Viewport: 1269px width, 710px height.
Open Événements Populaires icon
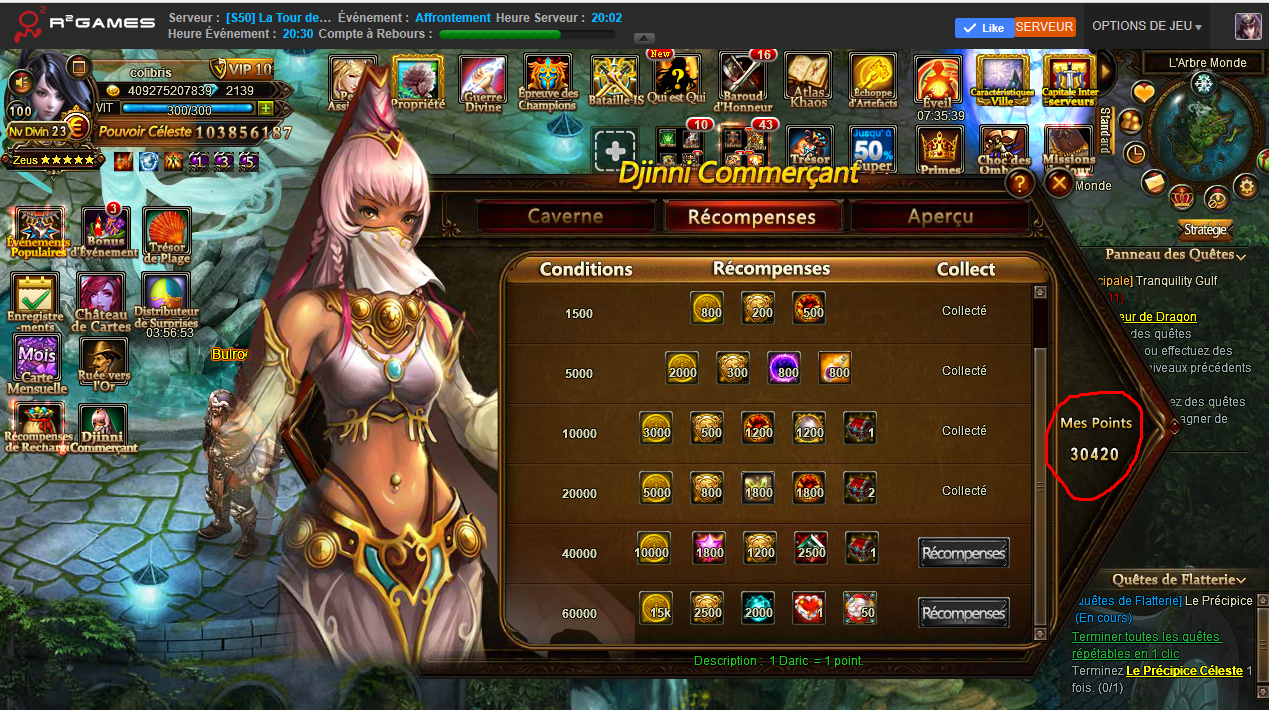38,233
